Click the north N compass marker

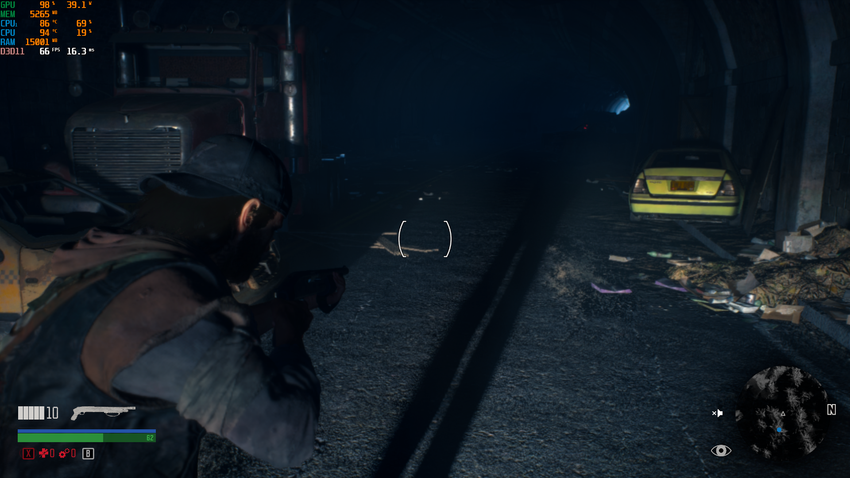coord(831,410)
